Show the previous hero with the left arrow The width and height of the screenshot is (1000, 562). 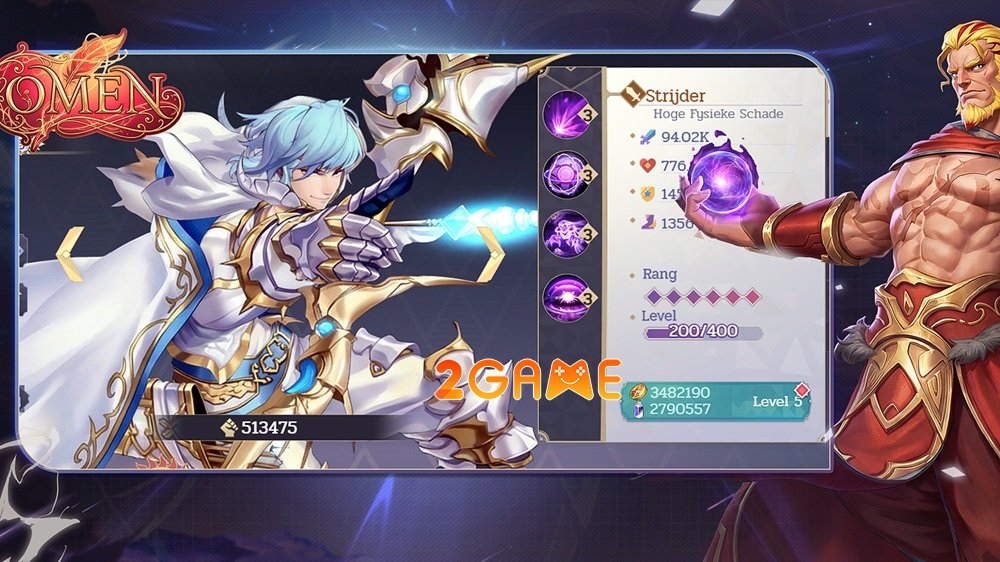coord(69,255)
